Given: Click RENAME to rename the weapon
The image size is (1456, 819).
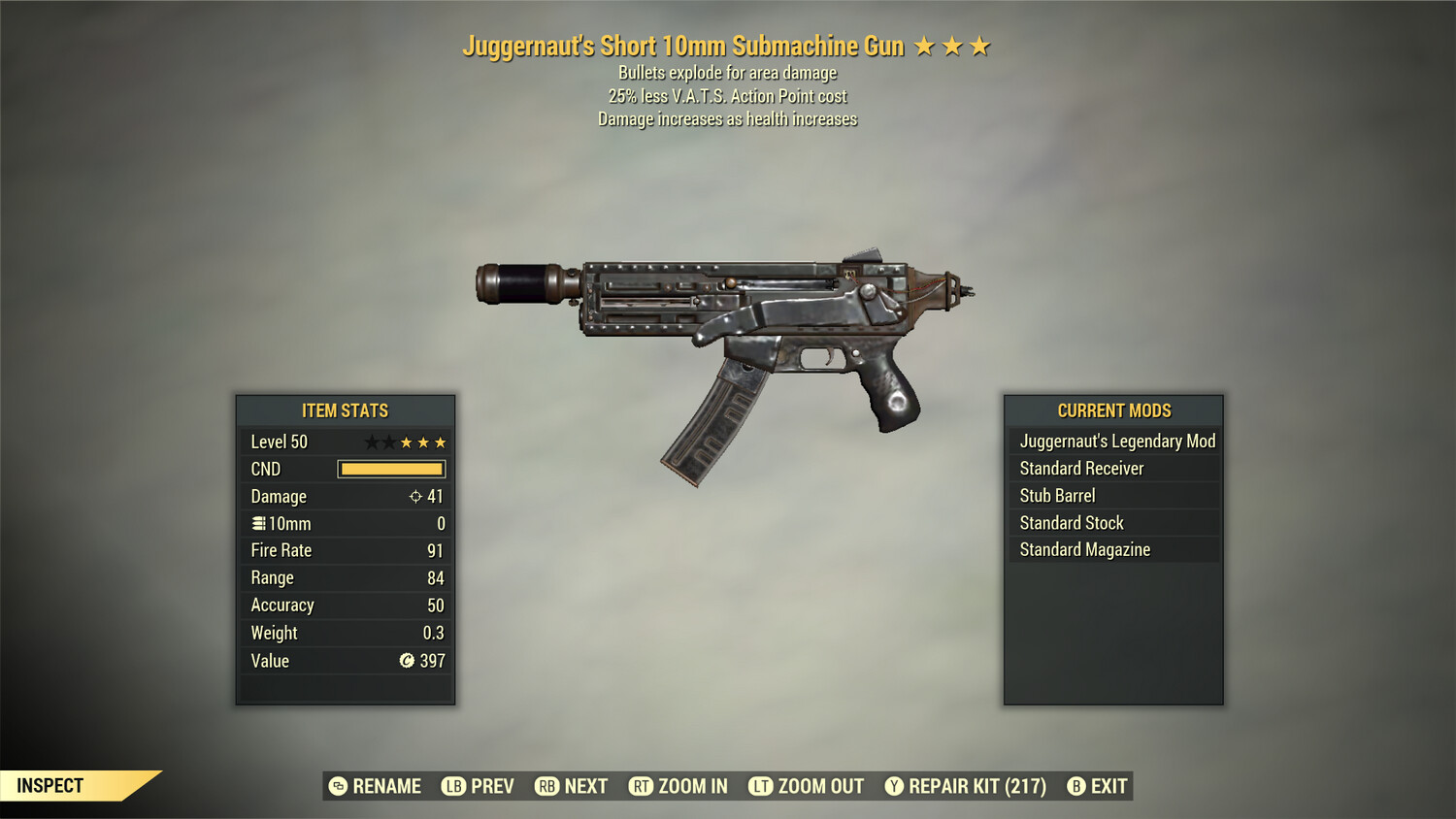Looking at the screenshot, I should pyautogui.click(x=385, y=786).
